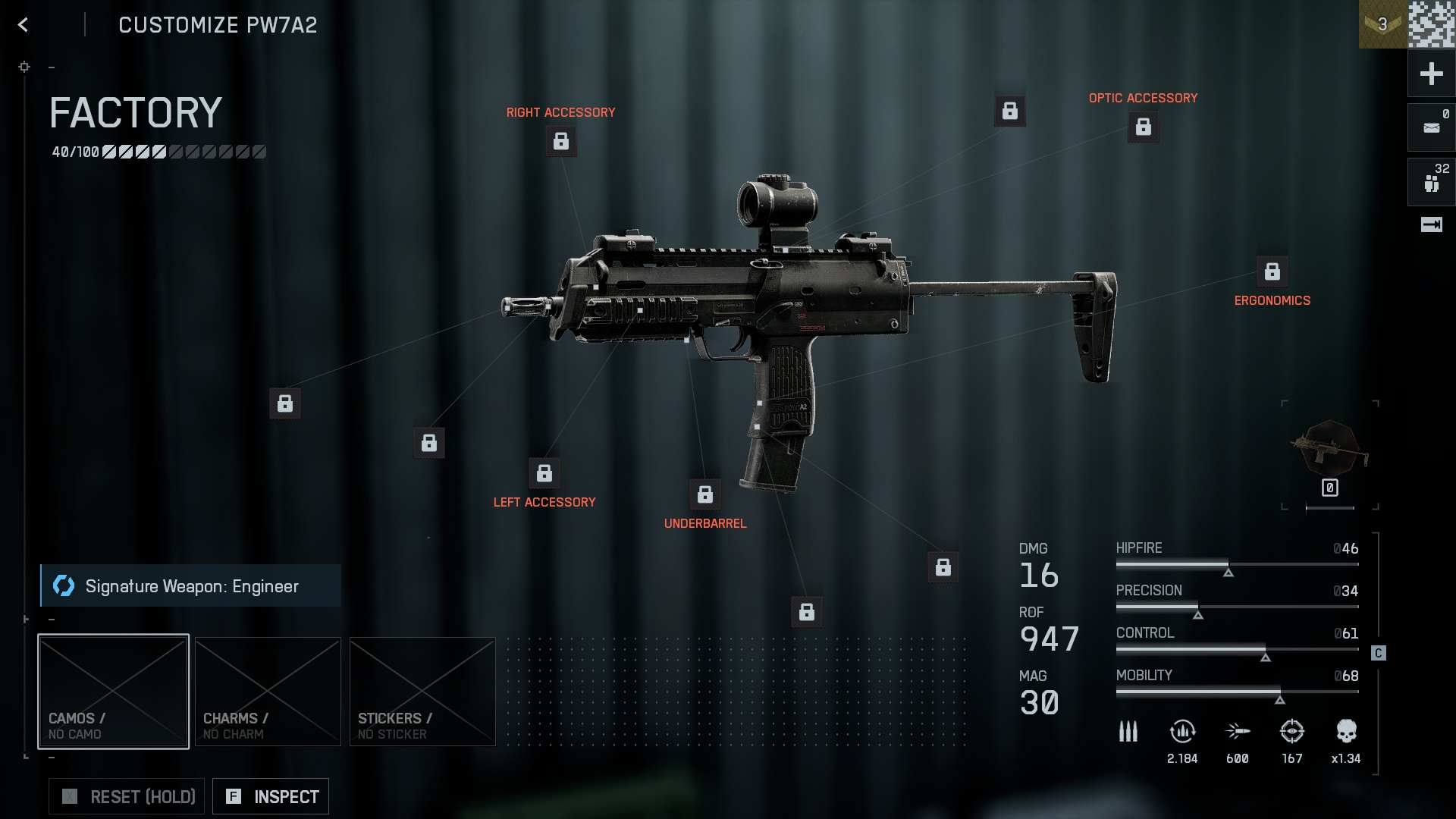Click the Mobility stat slider bar
The image size is (1456, 819).
(1236, 692)
